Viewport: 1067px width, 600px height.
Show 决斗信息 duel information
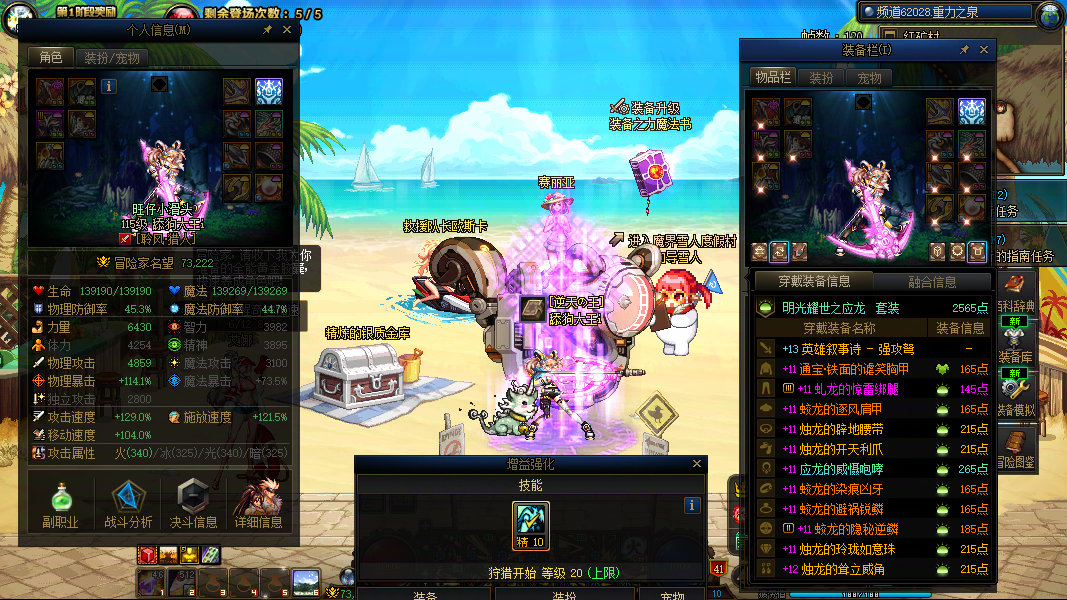(x=193, y=504)
